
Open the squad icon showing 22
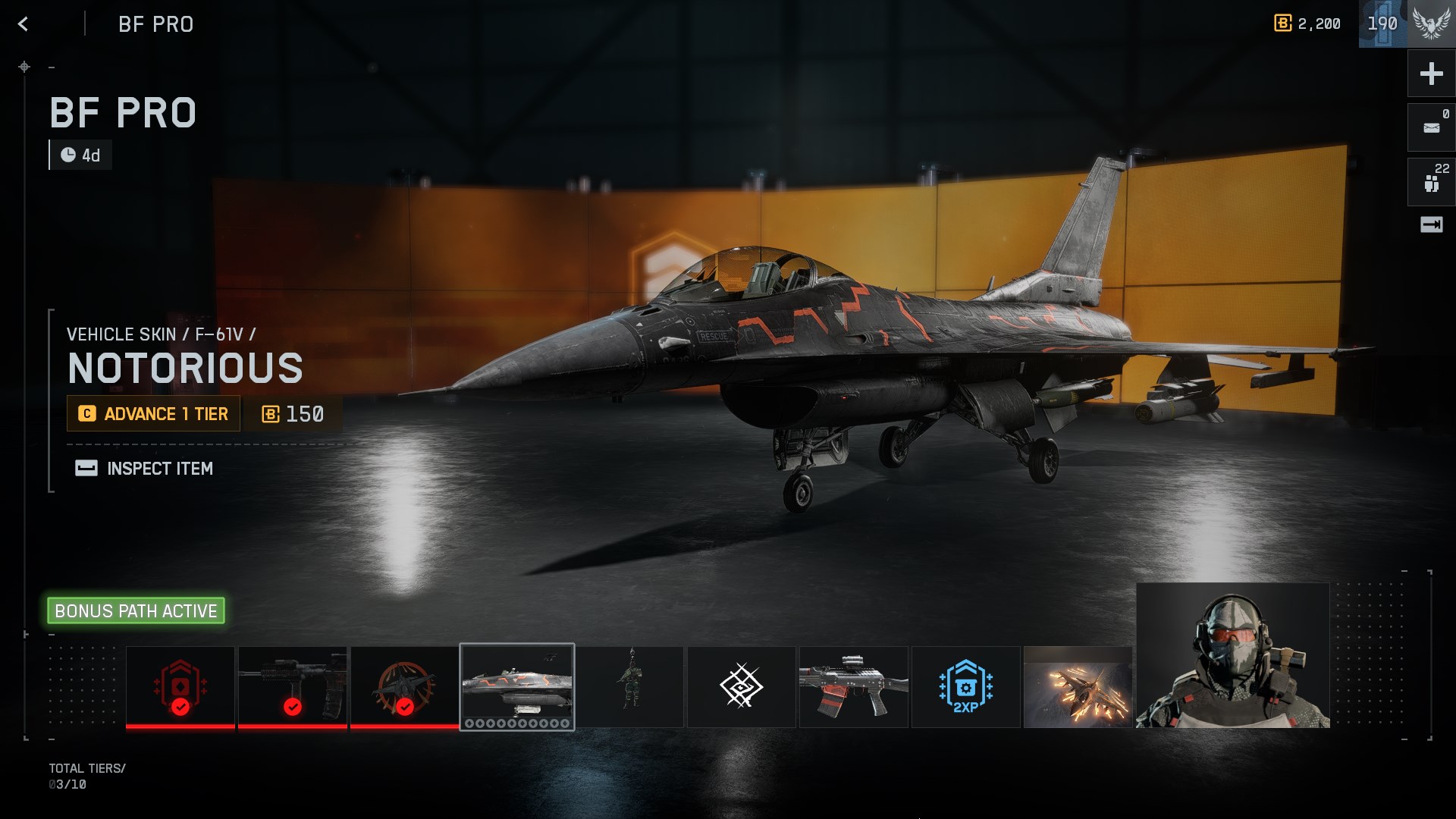pos(1431,182)
